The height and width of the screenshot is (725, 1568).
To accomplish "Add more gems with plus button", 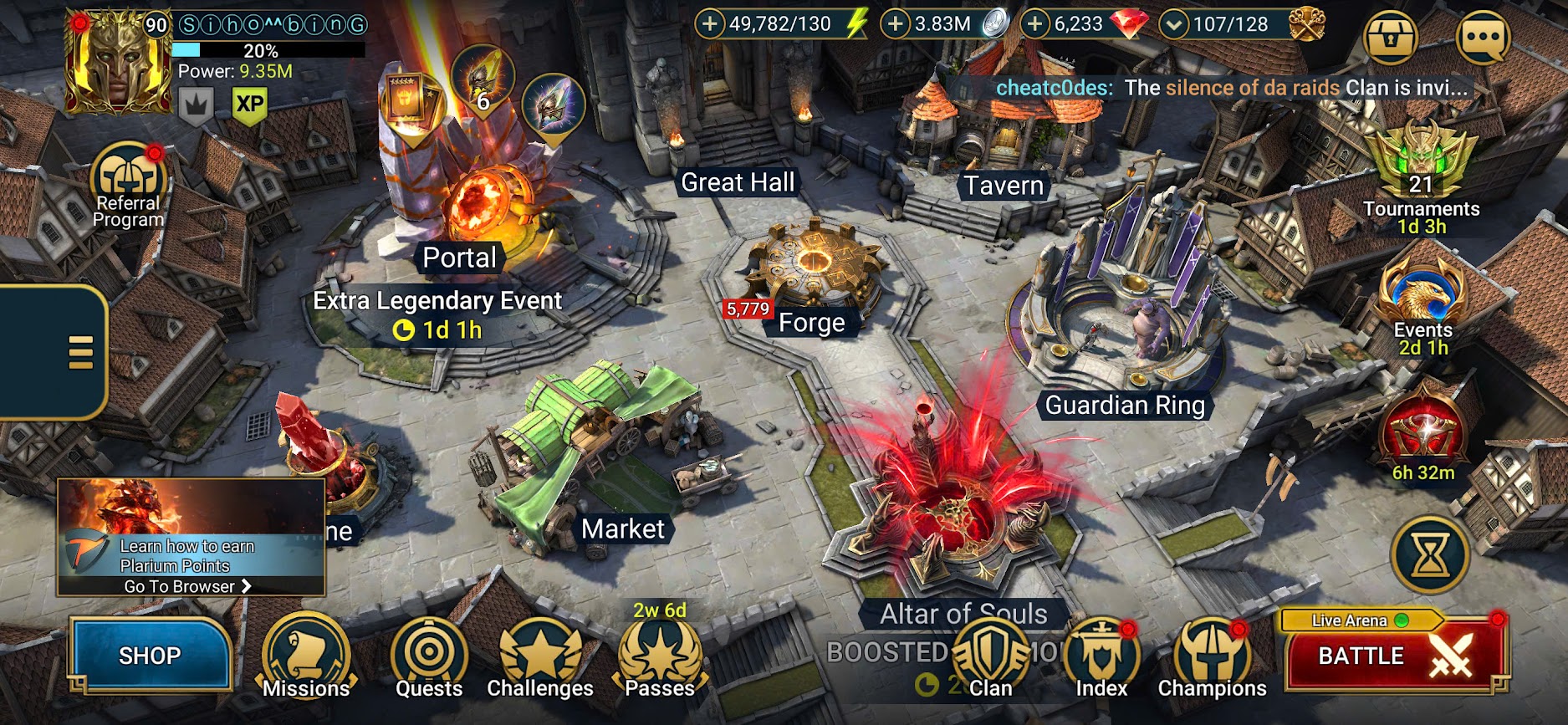I will [1035, 24].
